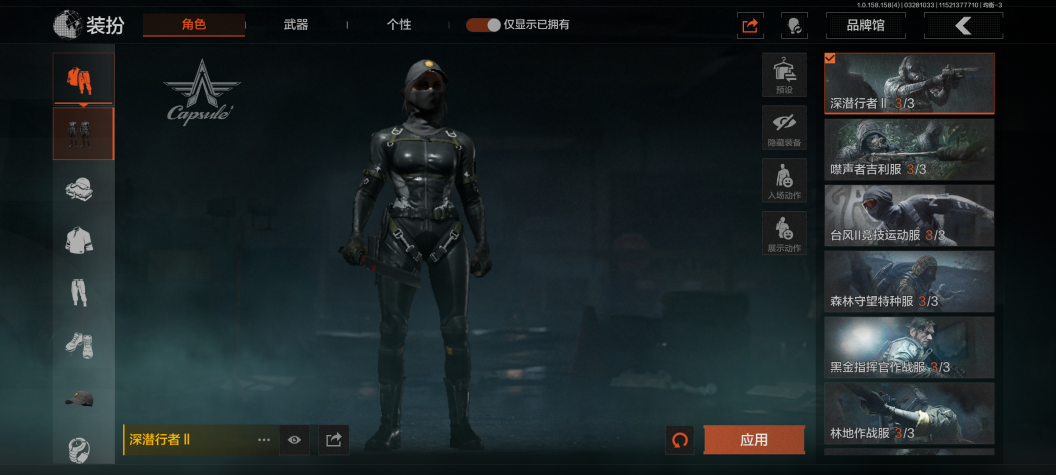Choose the 噤声者吉利服 outfit

[909, 149]
